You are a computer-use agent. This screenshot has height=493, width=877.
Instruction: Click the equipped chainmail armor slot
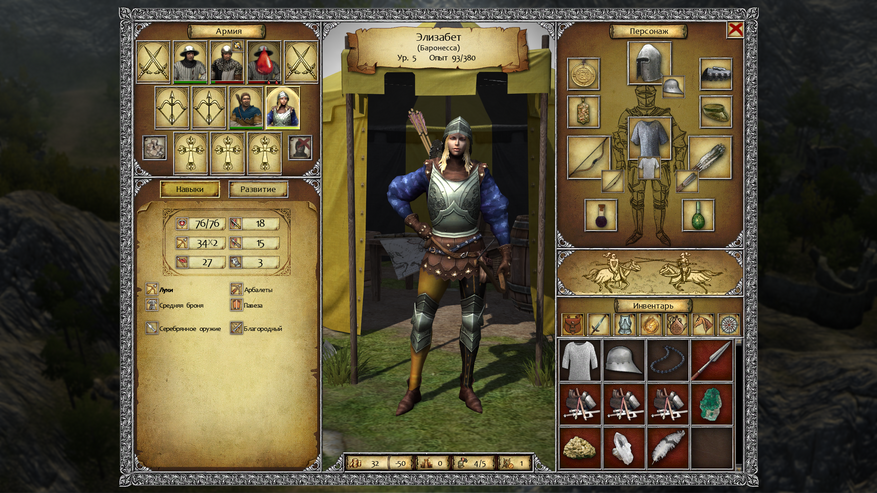(649, 138)
